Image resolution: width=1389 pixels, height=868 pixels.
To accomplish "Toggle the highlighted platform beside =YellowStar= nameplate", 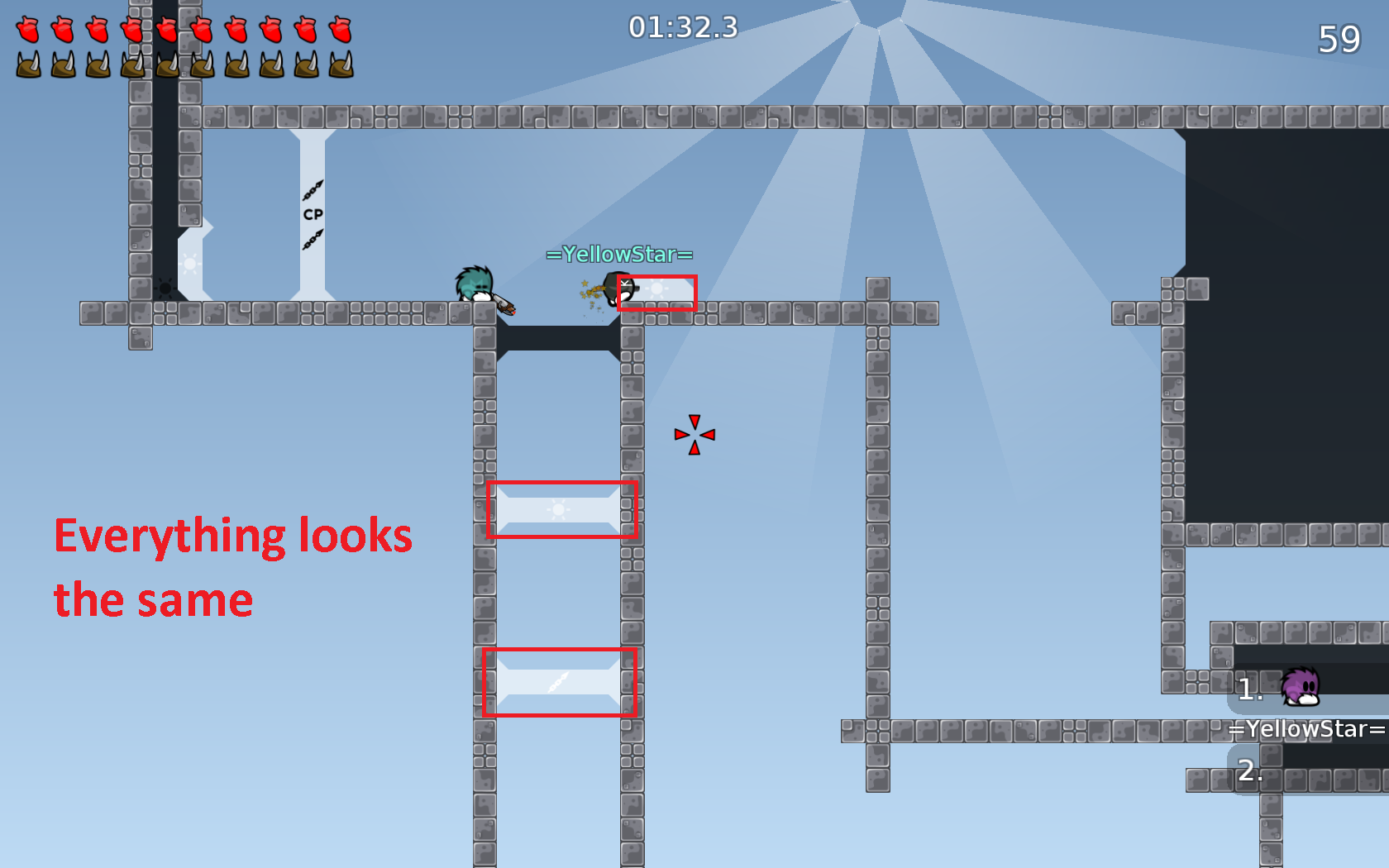I will click(657, 293).
